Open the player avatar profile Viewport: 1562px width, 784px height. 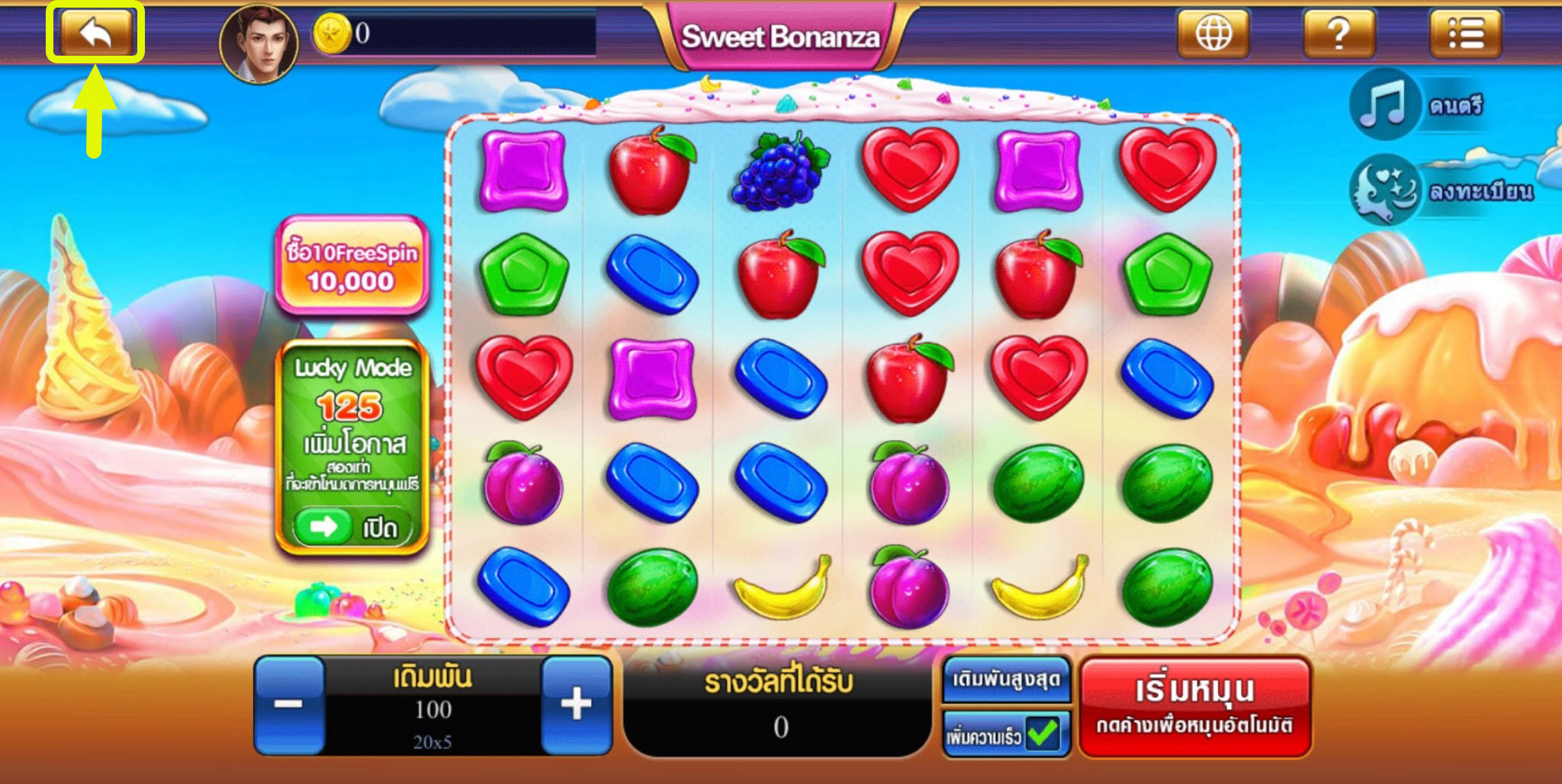pos(259,43)
